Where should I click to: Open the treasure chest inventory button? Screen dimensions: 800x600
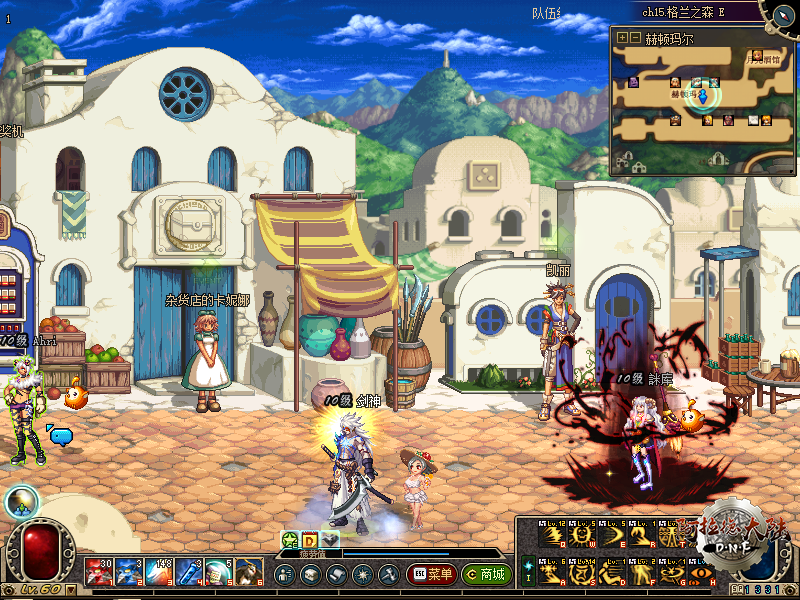pos(310,575)
